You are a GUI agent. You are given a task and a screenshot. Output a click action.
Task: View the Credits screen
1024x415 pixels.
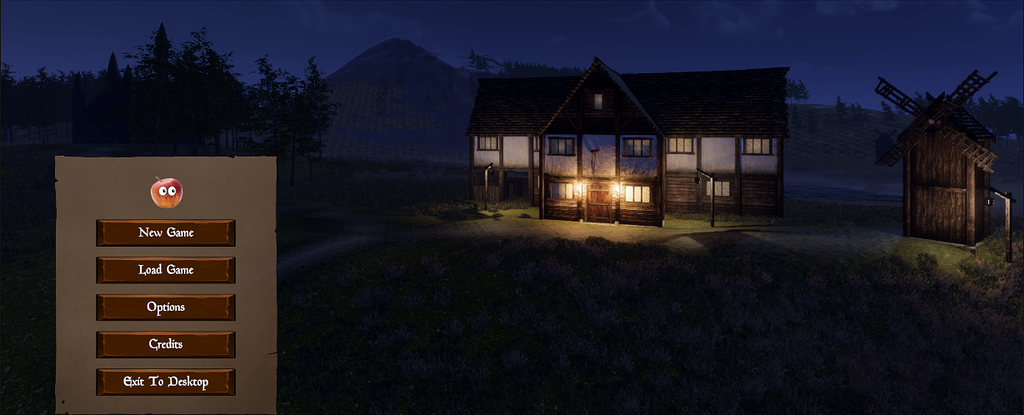(x=166, y=344)
